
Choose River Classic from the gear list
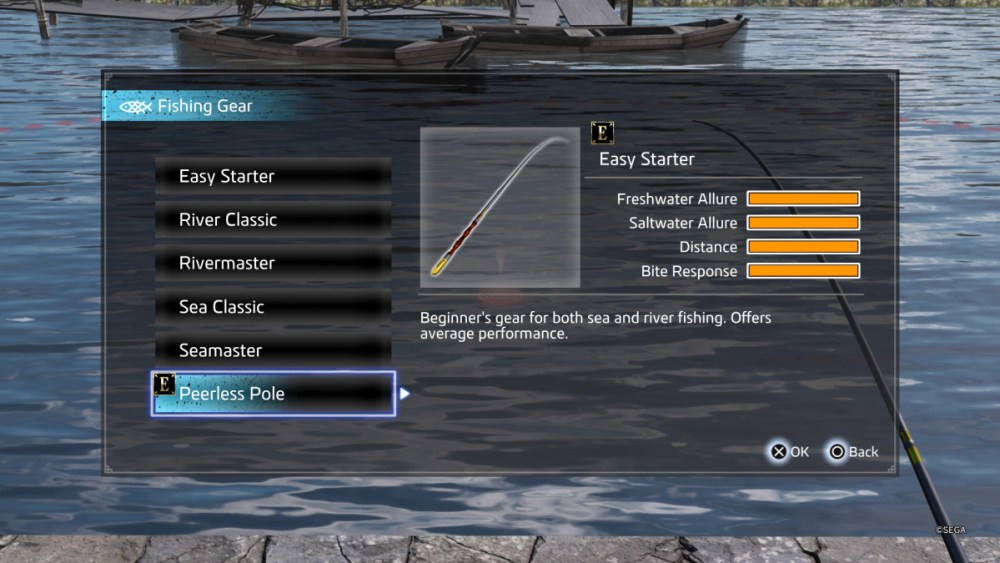[x=273, y=220]
